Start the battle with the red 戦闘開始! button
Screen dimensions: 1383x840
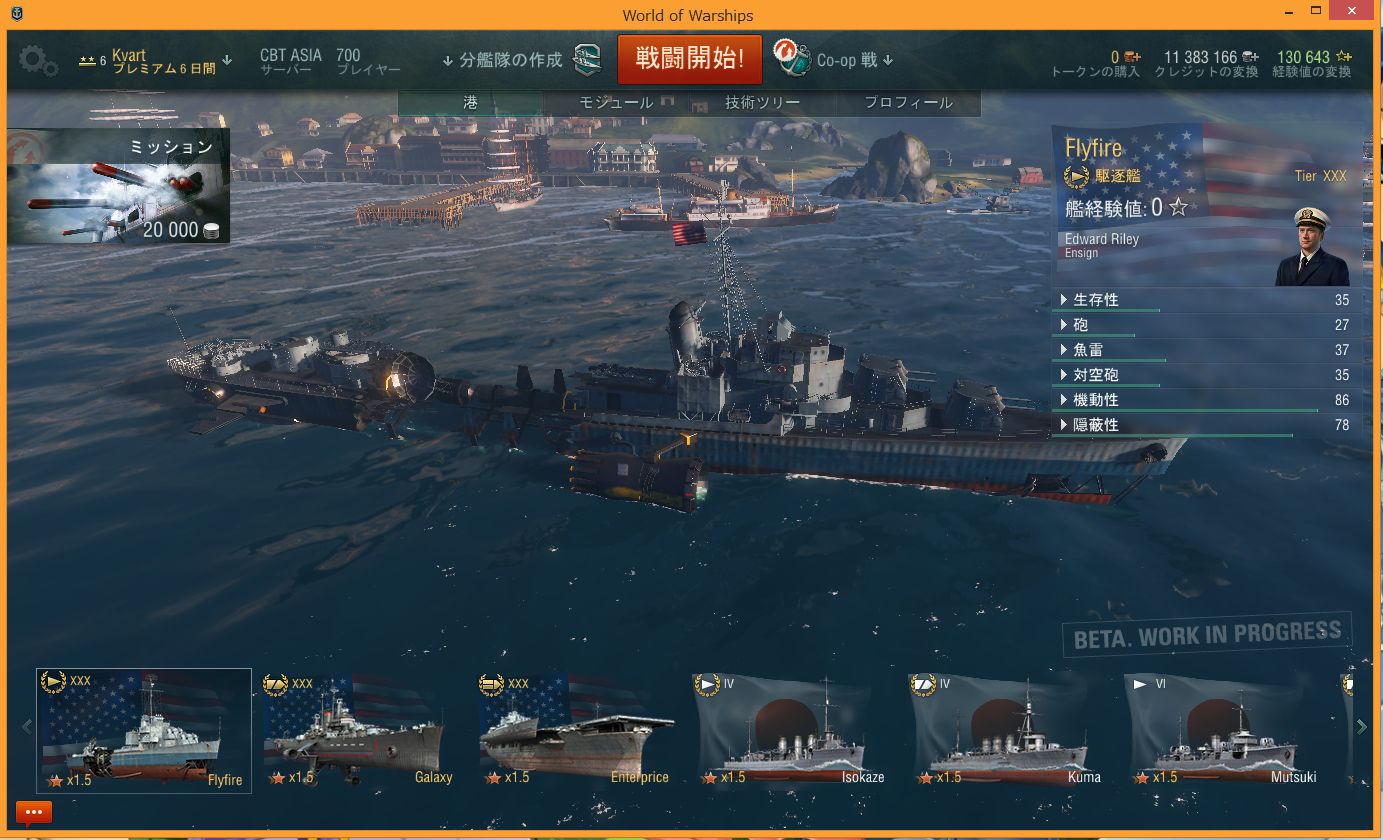689,59
